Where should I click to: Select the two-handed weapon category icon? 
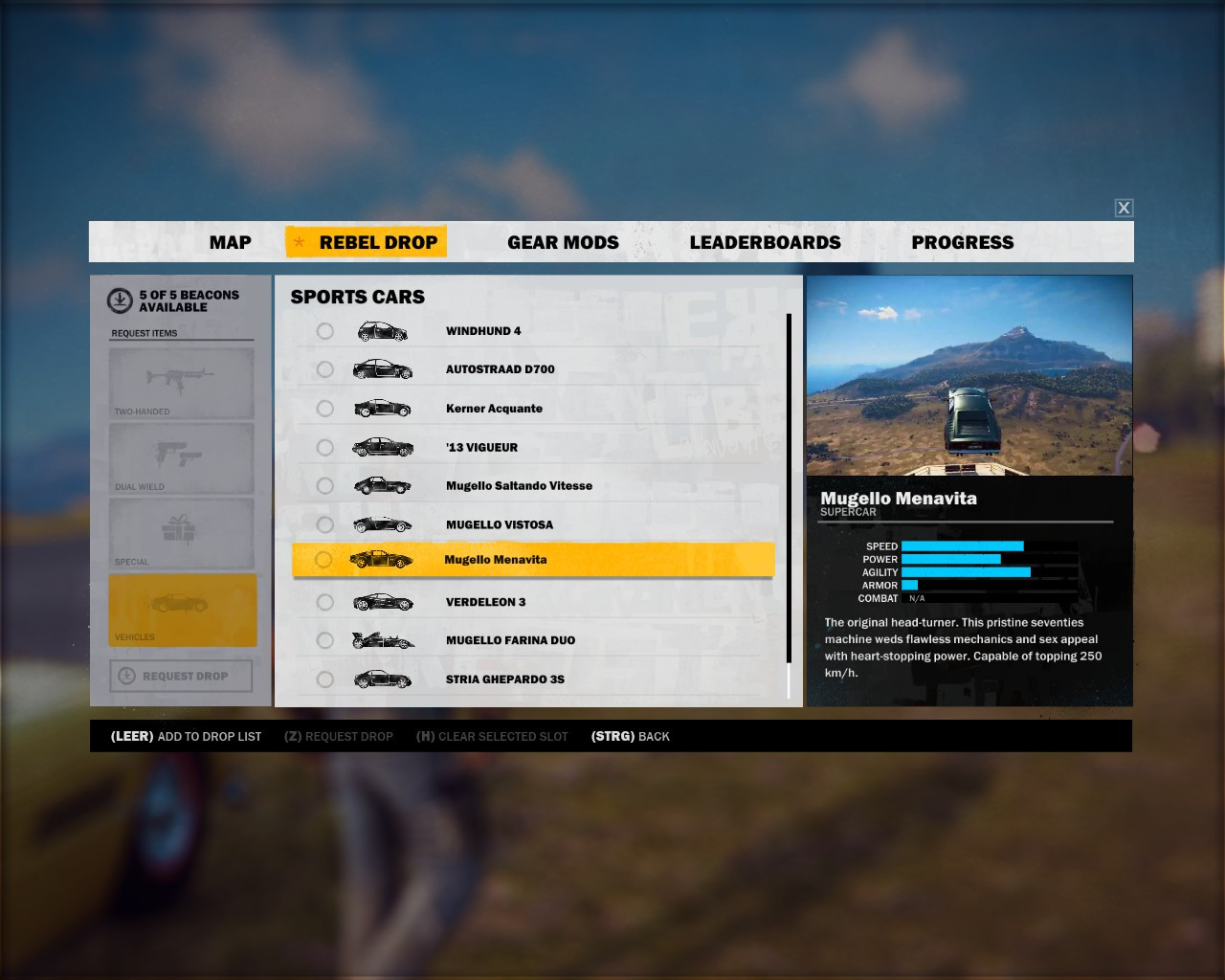[x=181, y=378]
